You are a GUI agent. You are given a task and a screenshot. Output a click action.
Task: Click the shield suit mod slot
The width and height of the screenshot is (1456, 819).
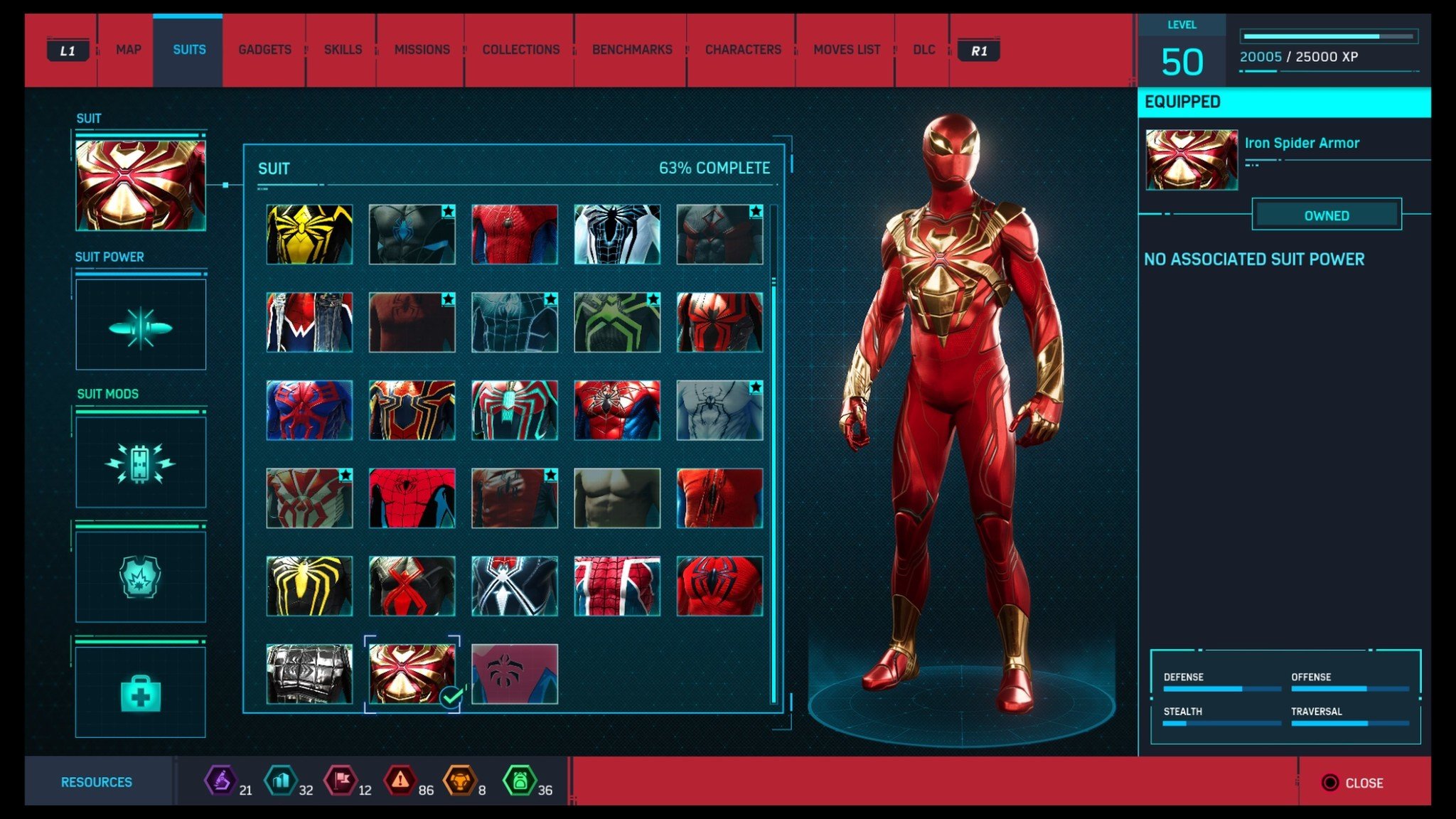pos(140,576)
